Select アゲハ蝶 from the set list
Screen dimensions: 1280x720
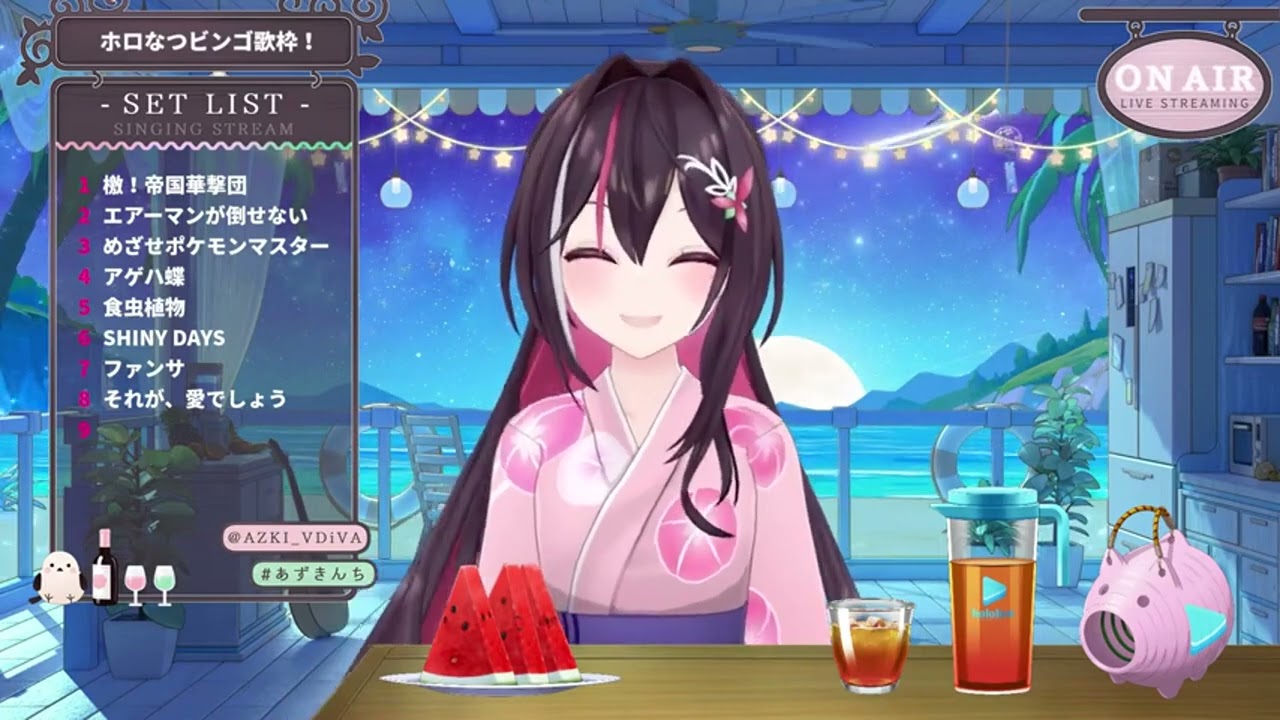pyautogui.click(x=143, y=277)
